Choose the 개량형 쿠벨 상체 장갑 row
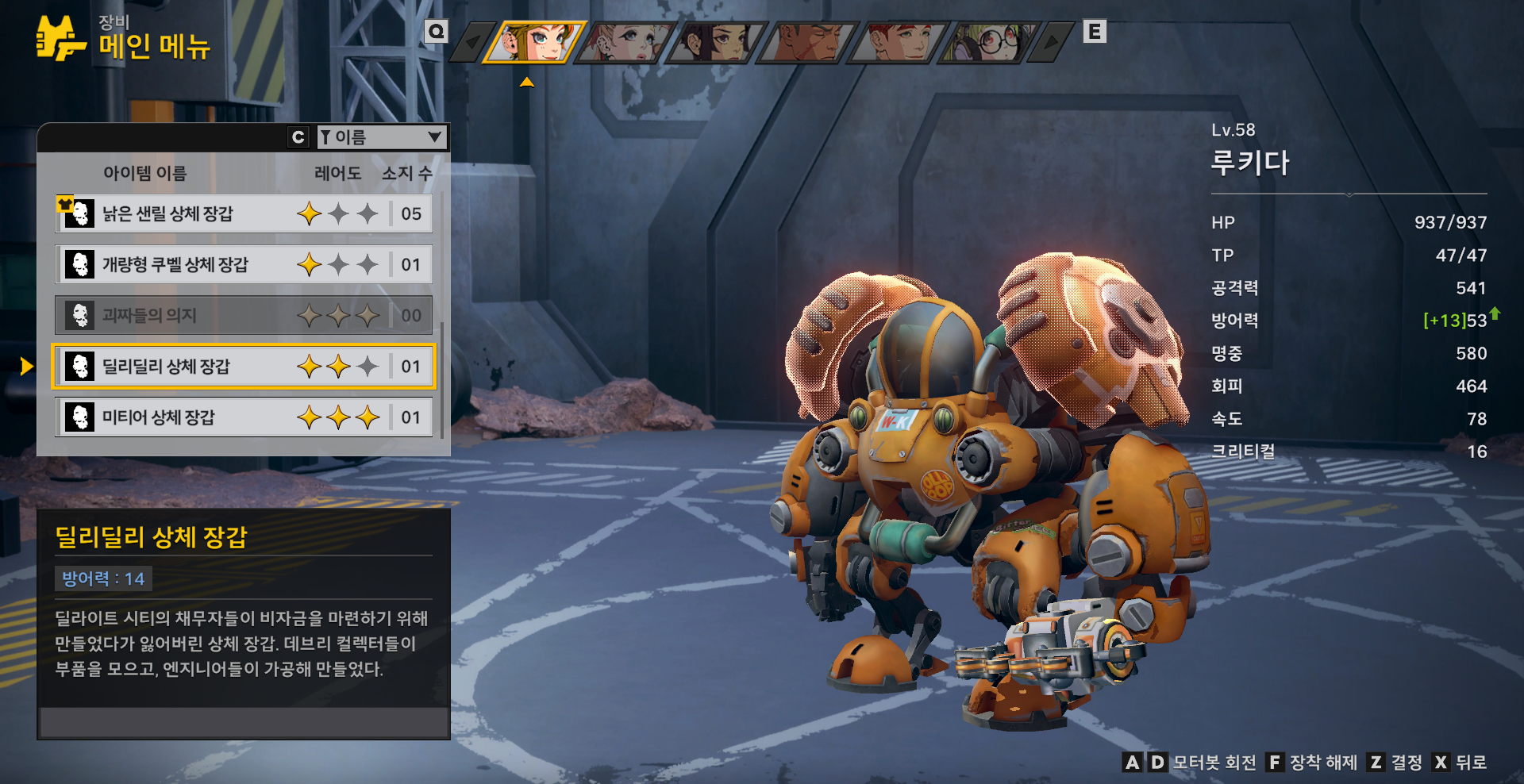 pyautogui.click(x=244, y=264)
